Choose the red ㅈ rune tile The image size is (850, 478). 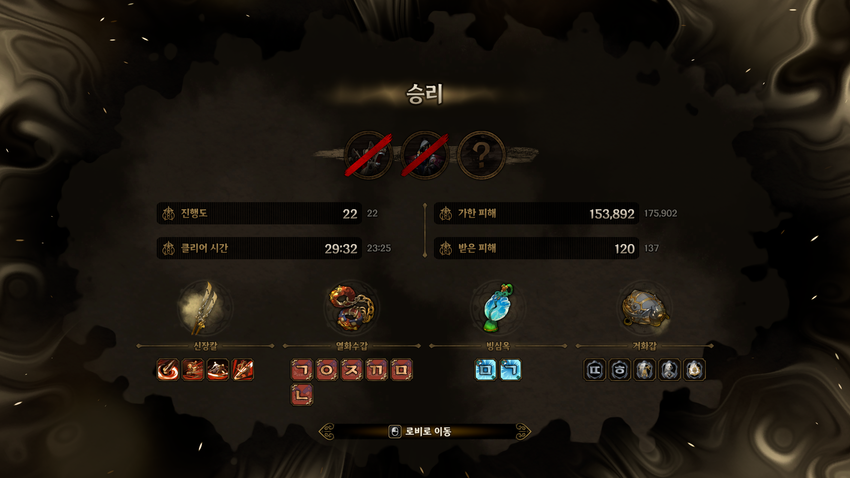(352, 371)
